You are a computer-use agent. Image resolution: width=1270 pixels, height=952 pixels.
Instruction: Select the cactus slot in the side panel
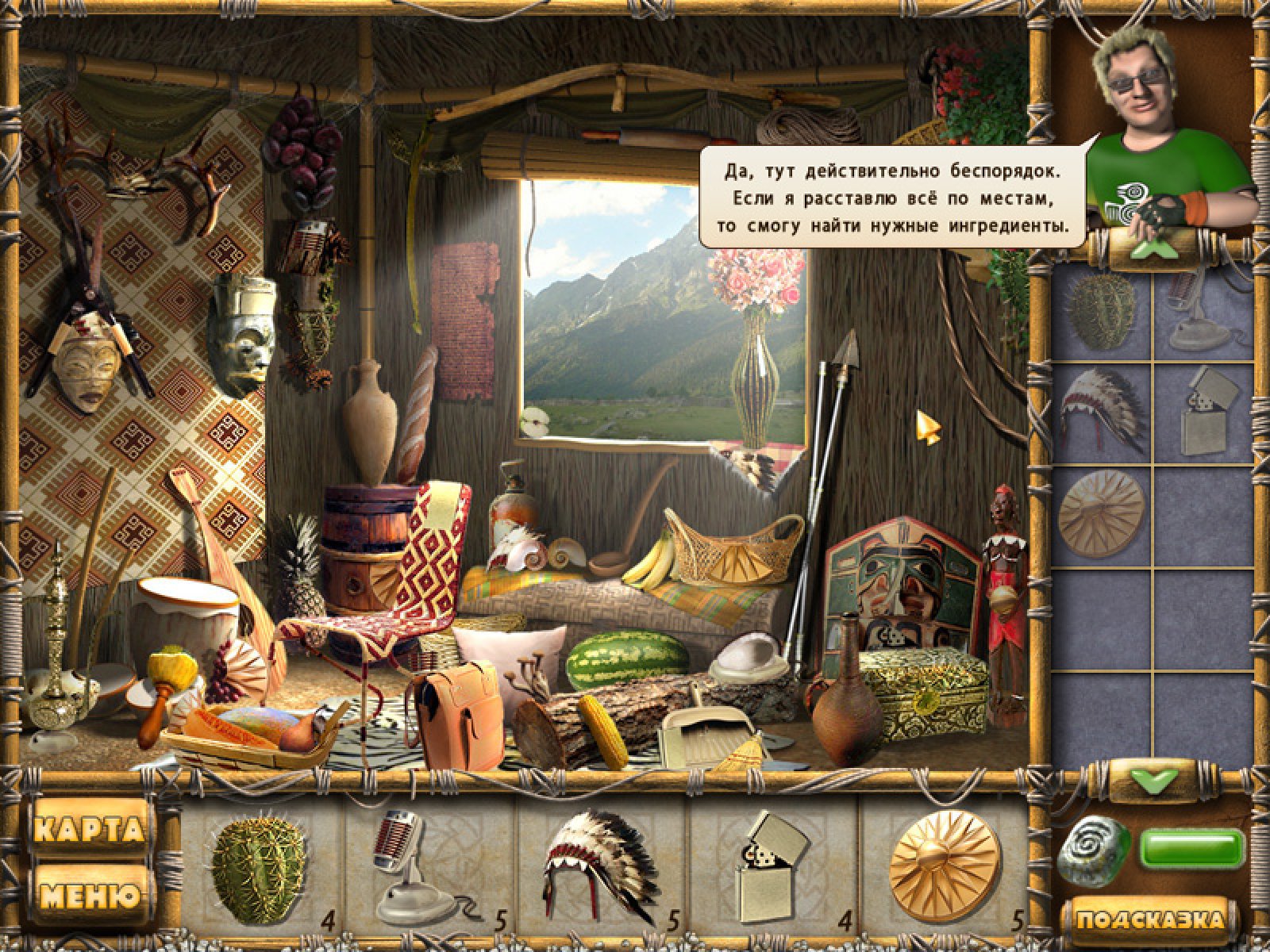1101,312
